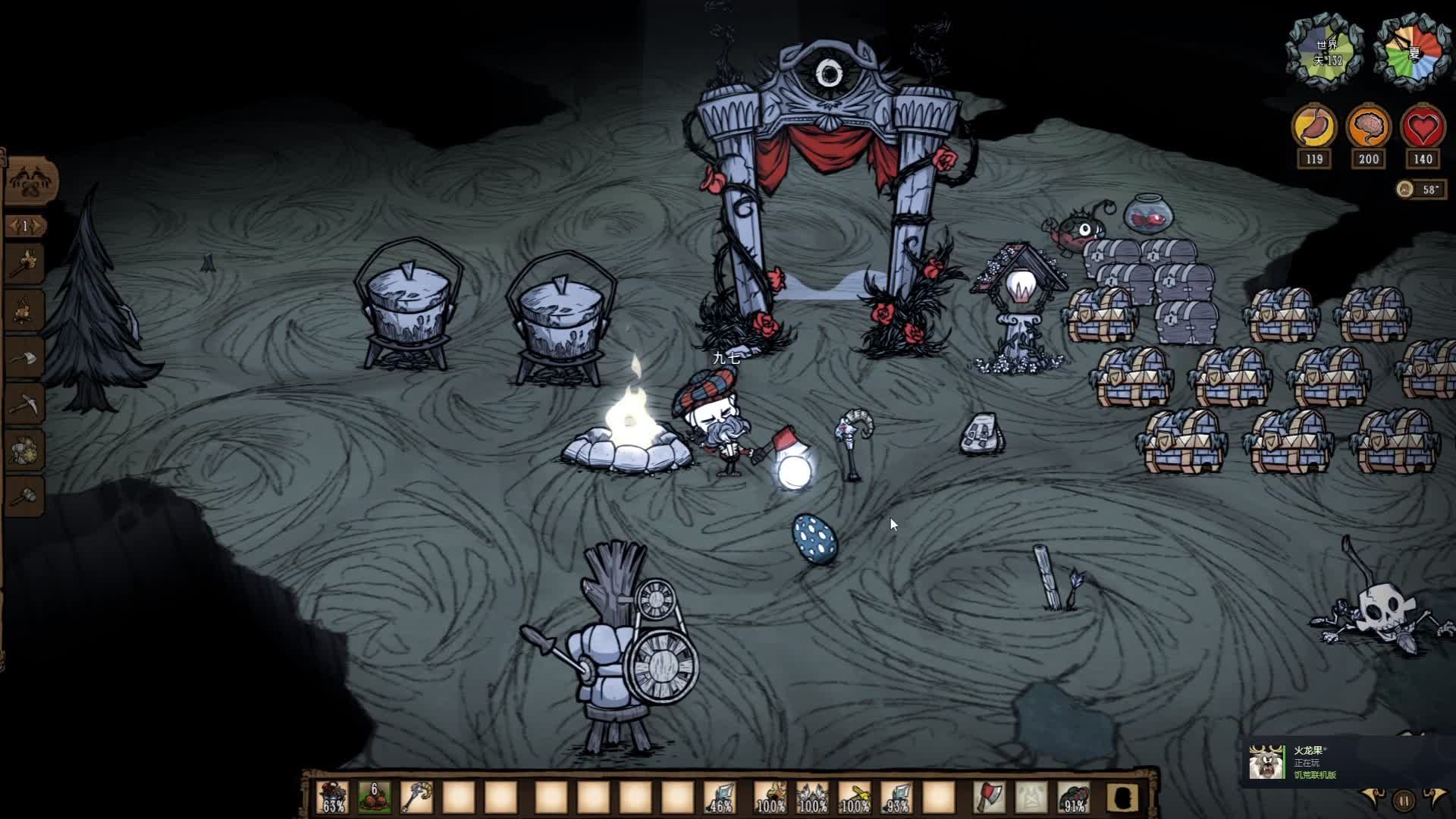Rotate the camera left with arrow

pyautogui.click(x=1374, y=798)
